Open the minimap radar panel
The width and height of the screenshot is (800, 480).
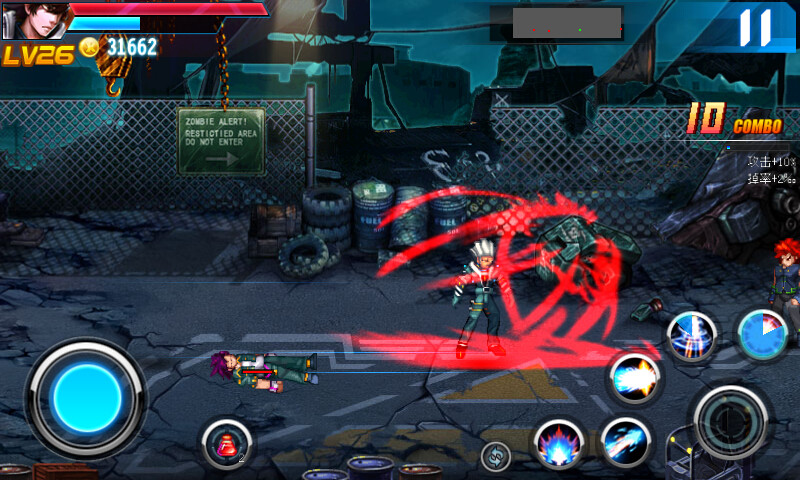pos(567,23)
